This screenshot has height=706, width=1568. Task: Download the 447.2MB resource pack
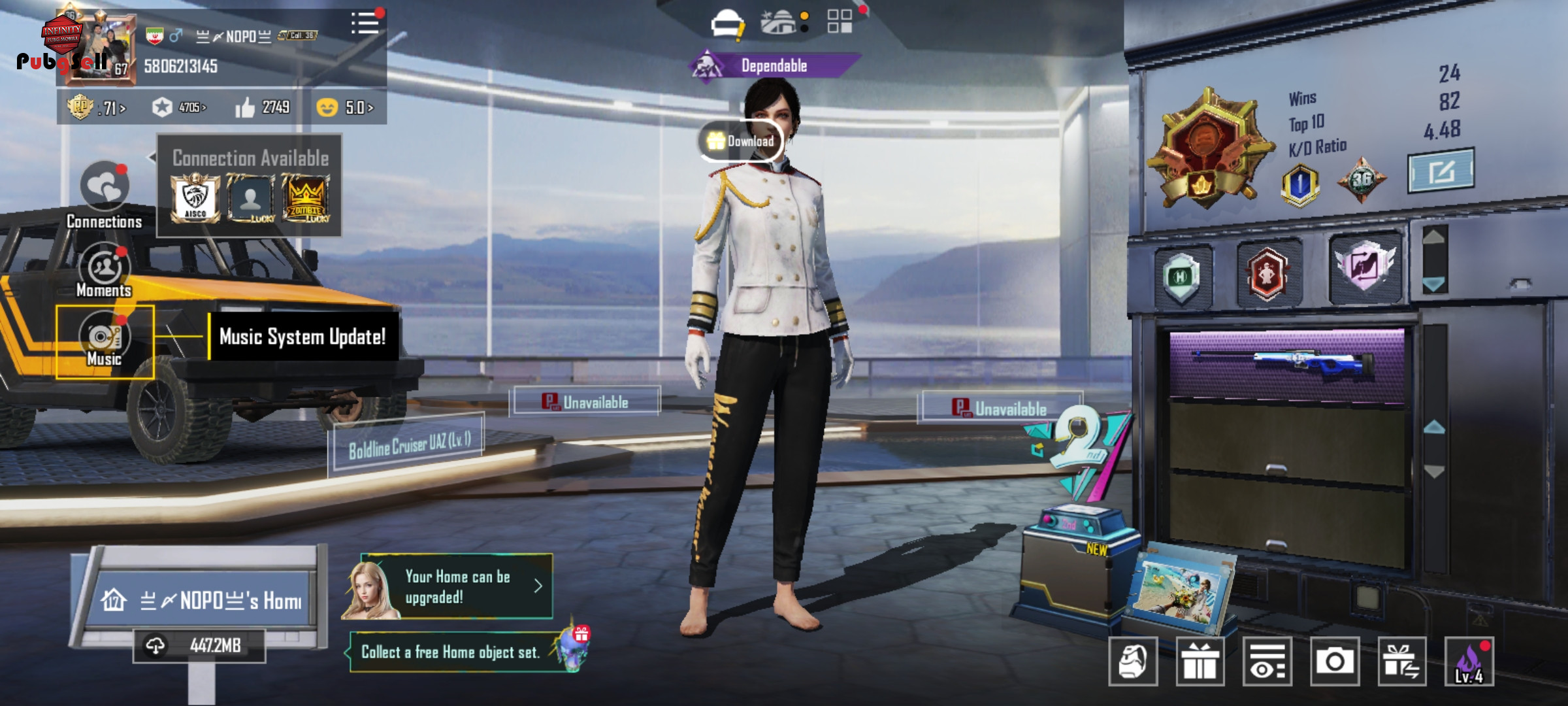pos(199,646)
